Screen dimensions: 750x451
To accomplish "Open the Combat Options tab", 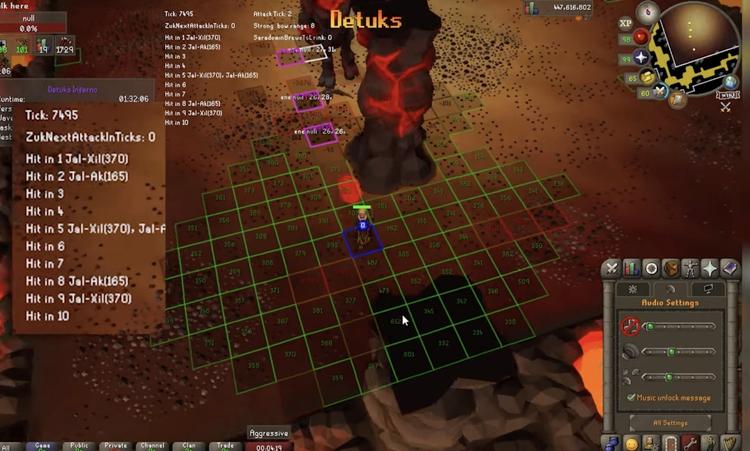I will pyautogui.click(x=612, y=268).
